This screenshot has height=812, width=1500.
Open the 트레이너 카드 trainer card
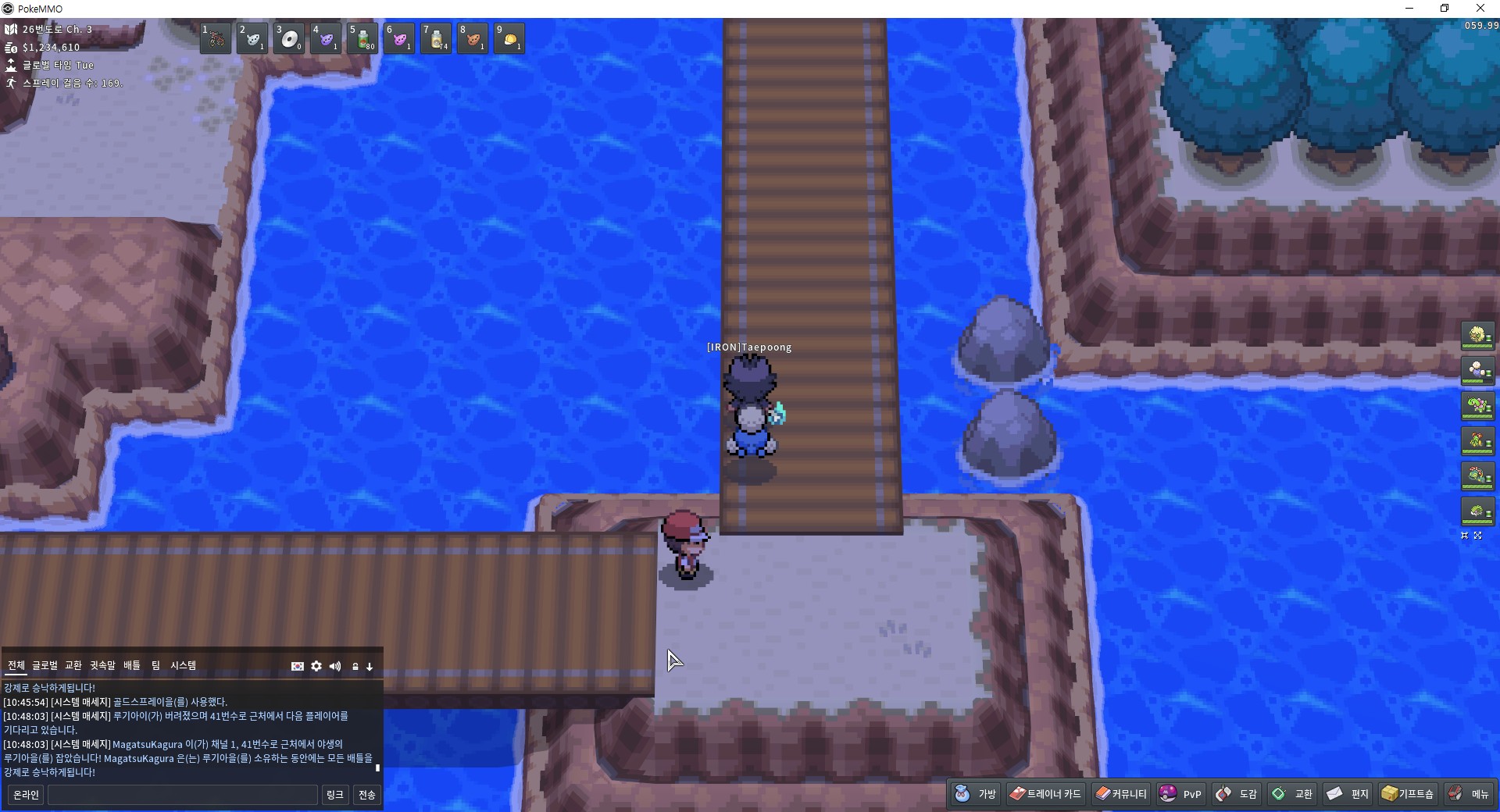pos(1045,794)
